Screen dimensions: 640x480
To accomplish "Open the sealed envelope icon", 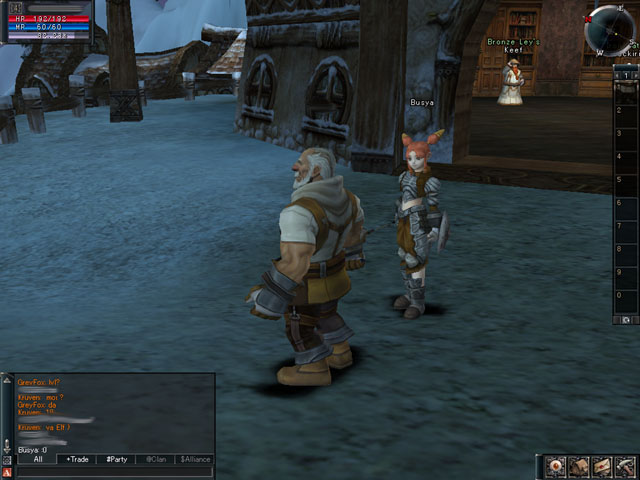I will point(602,466).
